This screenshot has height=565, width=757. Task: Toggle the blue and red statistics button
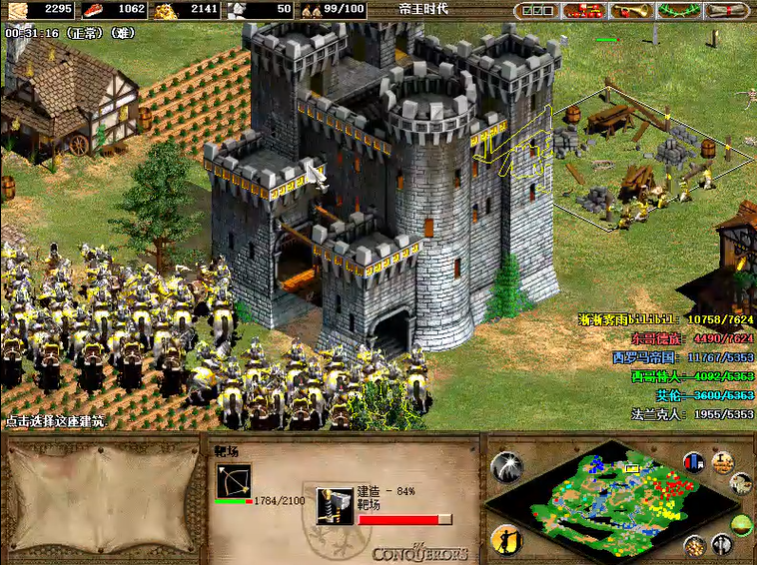695,462
